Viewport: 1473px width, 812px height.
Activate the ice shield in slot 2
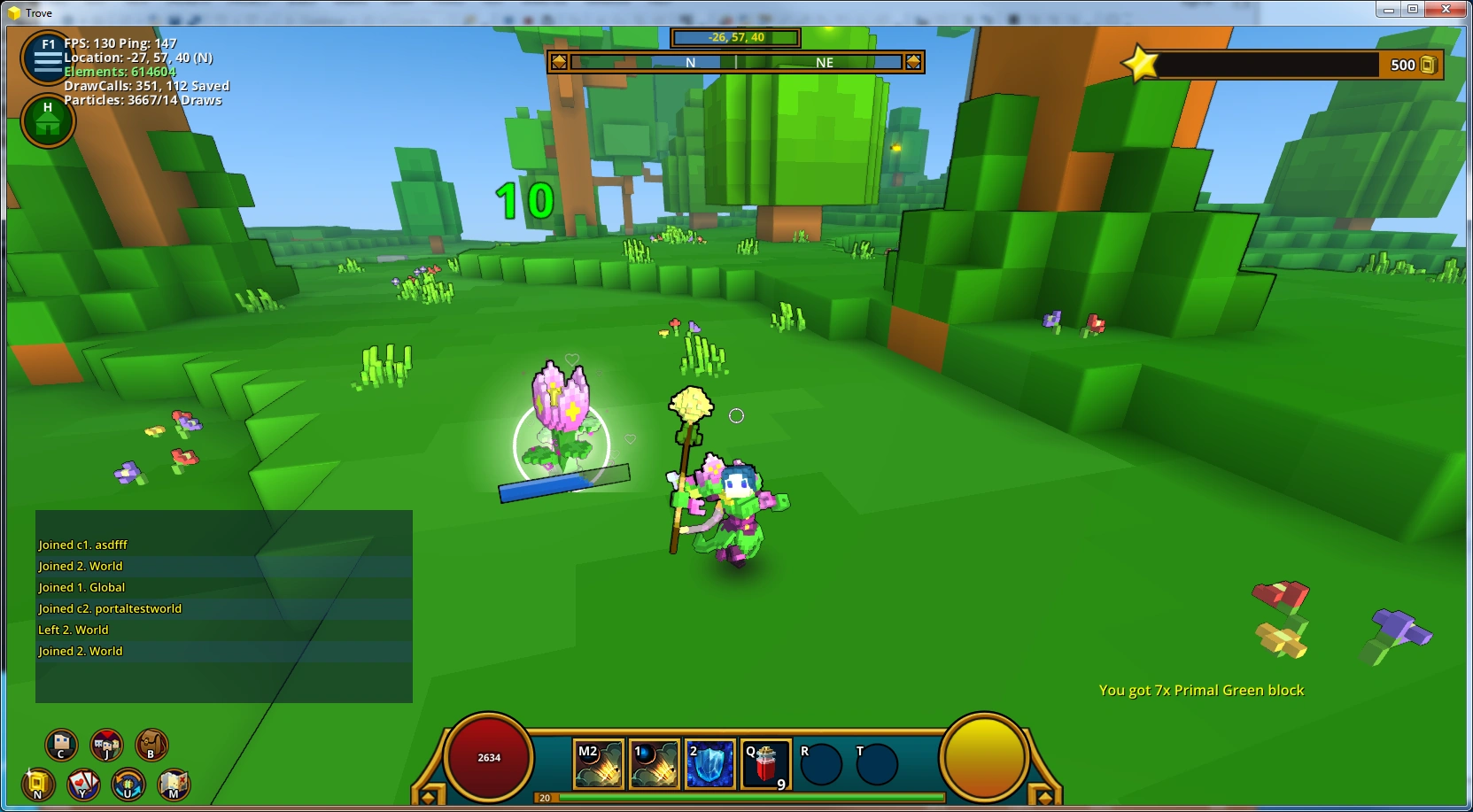pos(710,762)
